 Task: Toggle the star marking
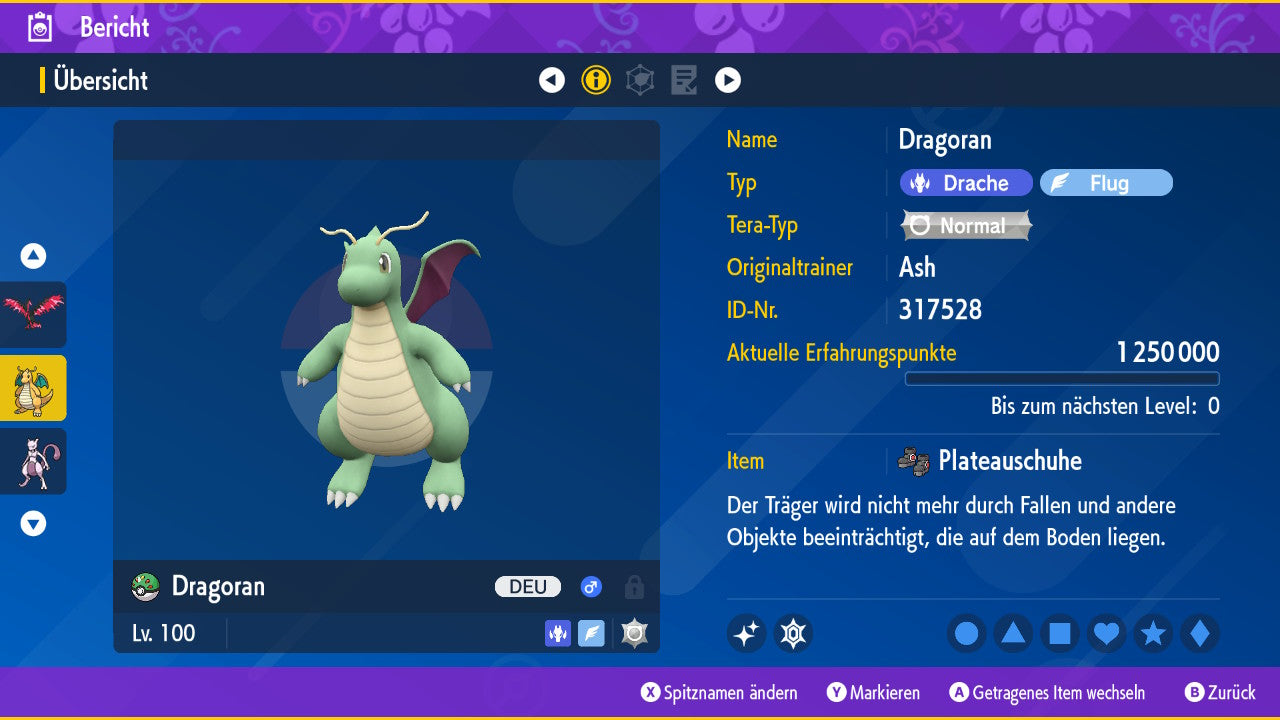point(1153,634)
